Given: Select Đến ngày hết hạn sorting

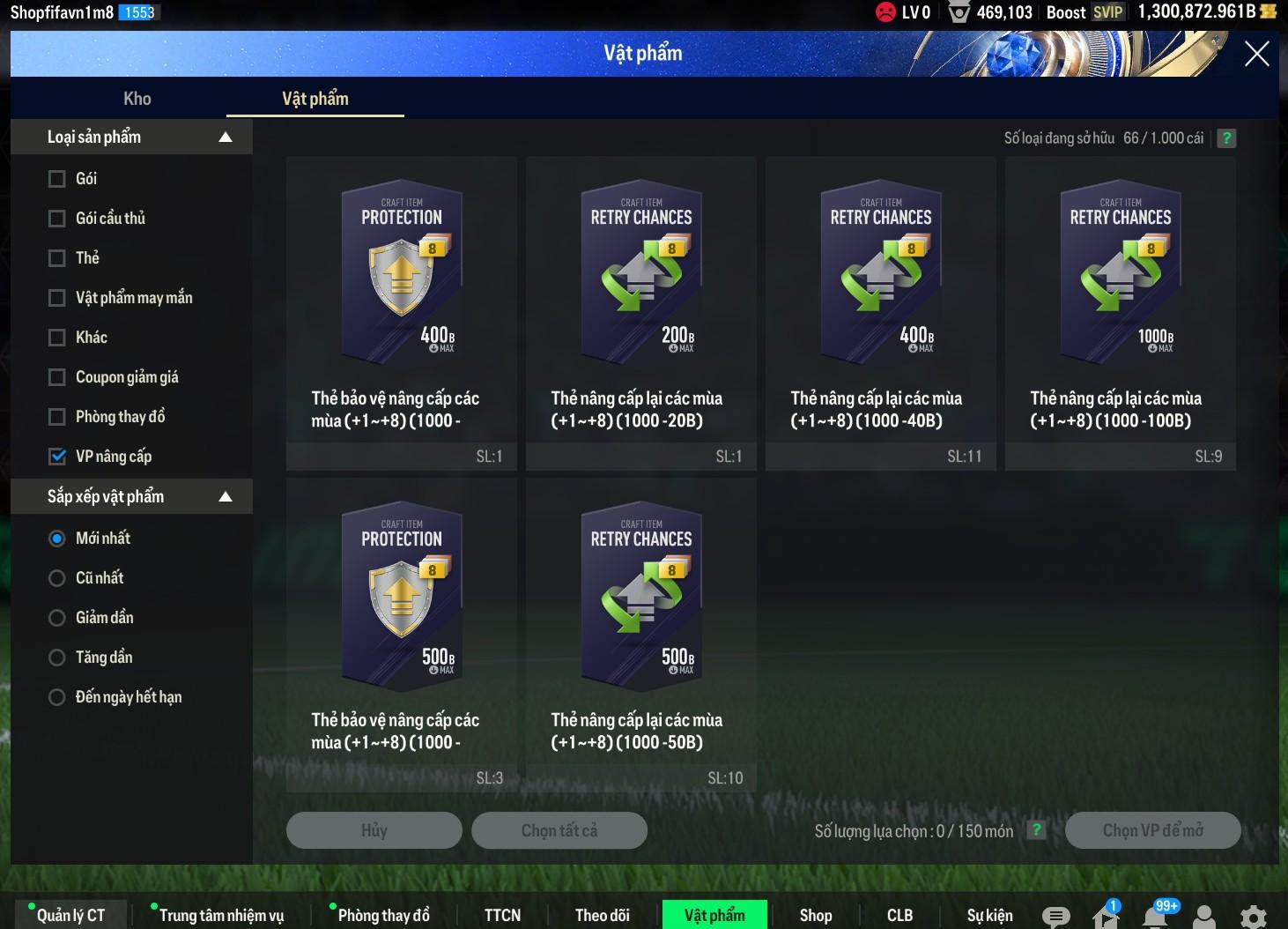Looking at the screenshot, I should click(x=57, y=697).
